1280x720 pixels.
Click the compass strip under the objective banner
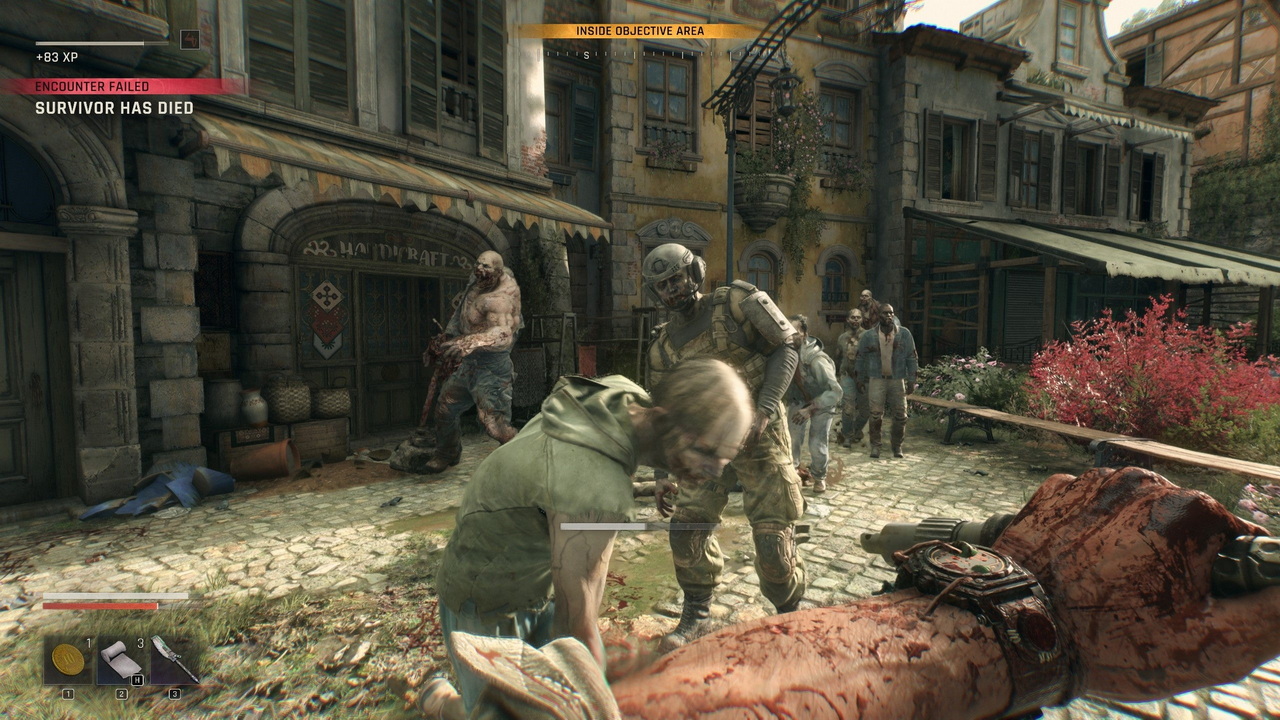point(640,54)
